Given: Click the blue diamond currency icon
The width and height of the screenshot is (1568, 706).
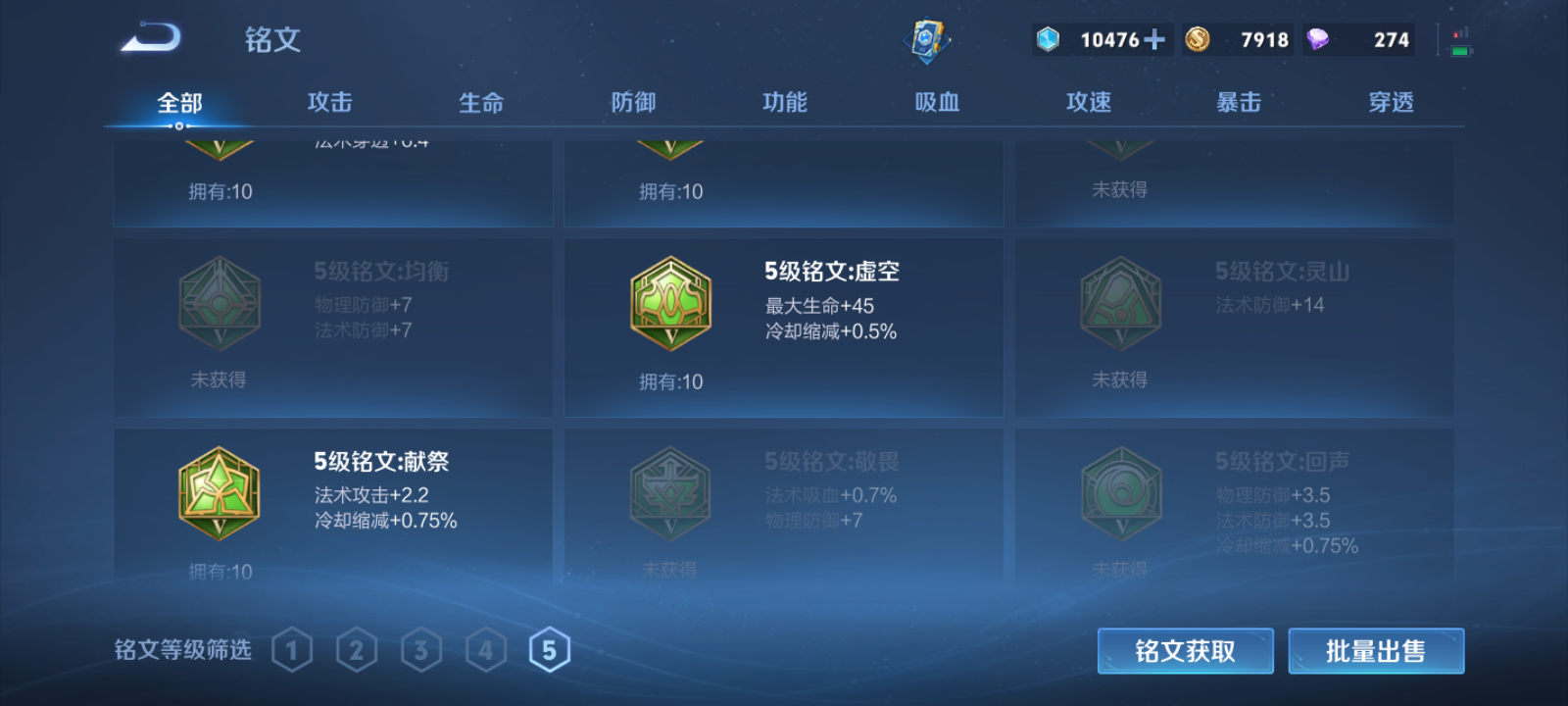Looking at the screenshot, I should (x=1049, y=39).
